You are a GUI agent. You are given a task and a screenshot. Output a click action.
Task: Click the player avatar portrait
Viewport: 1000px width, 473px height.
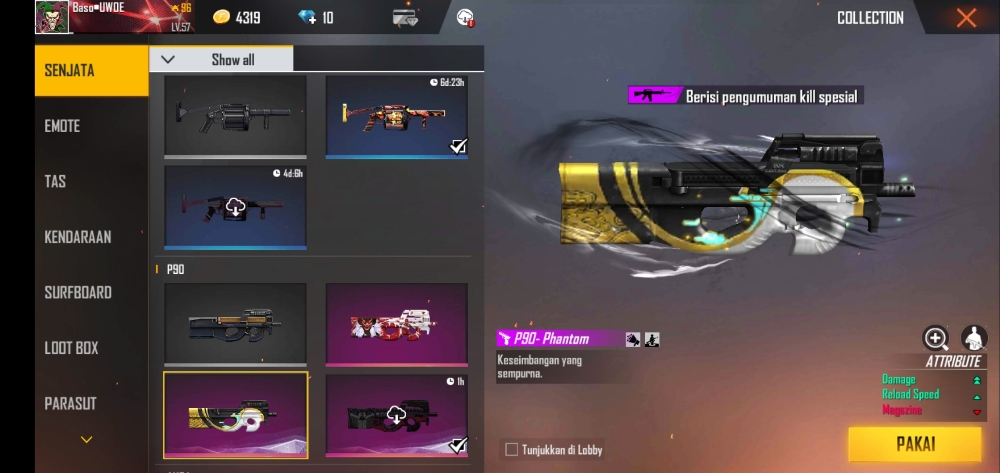coord(52,17)
